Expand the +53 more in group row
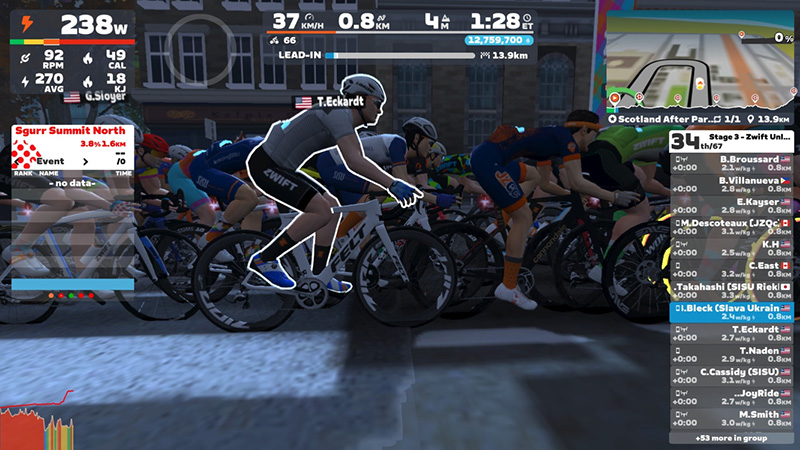The height and width of the screenshot is (450, 800). [x=731, y=438]
